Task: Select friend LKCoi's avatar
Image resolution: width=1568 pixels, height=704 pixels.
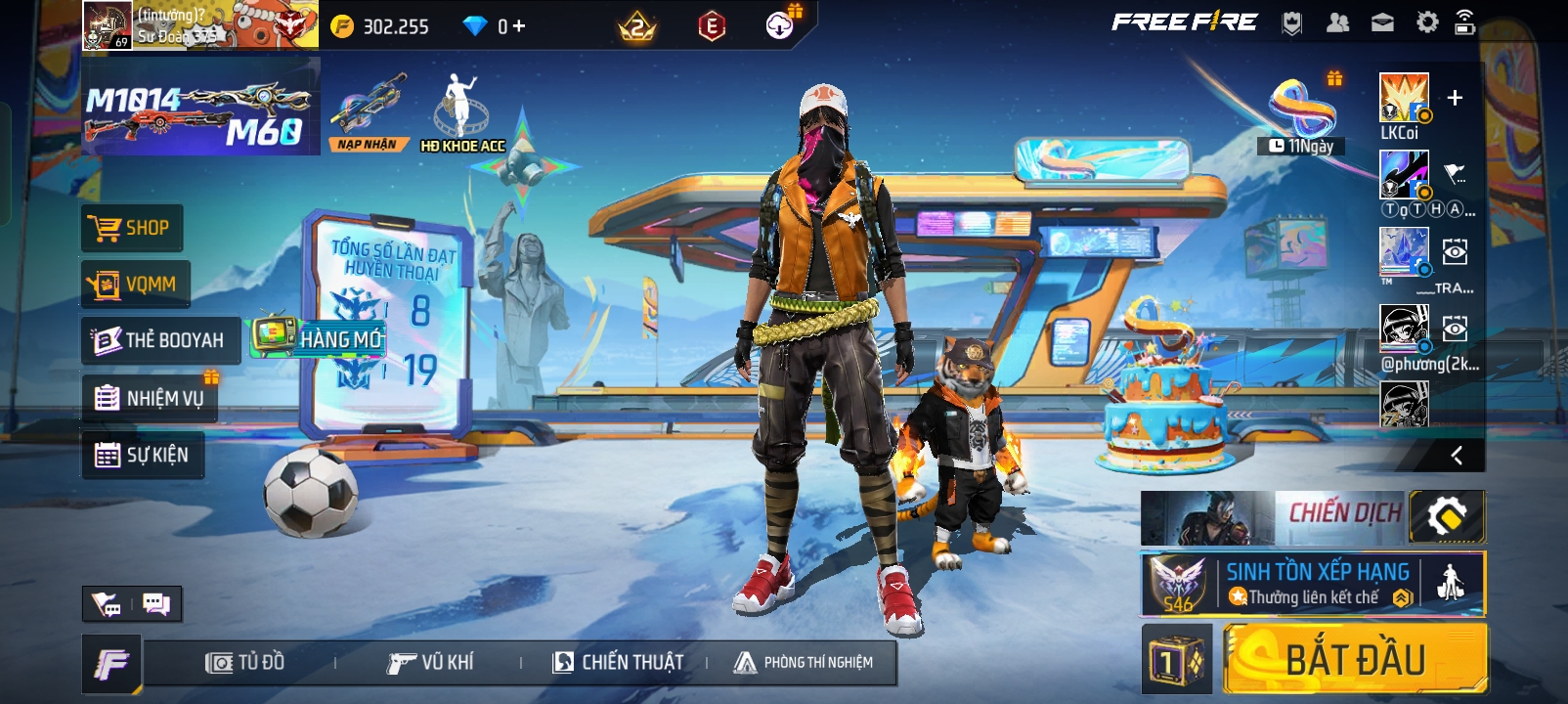Action: point(1404,98)
